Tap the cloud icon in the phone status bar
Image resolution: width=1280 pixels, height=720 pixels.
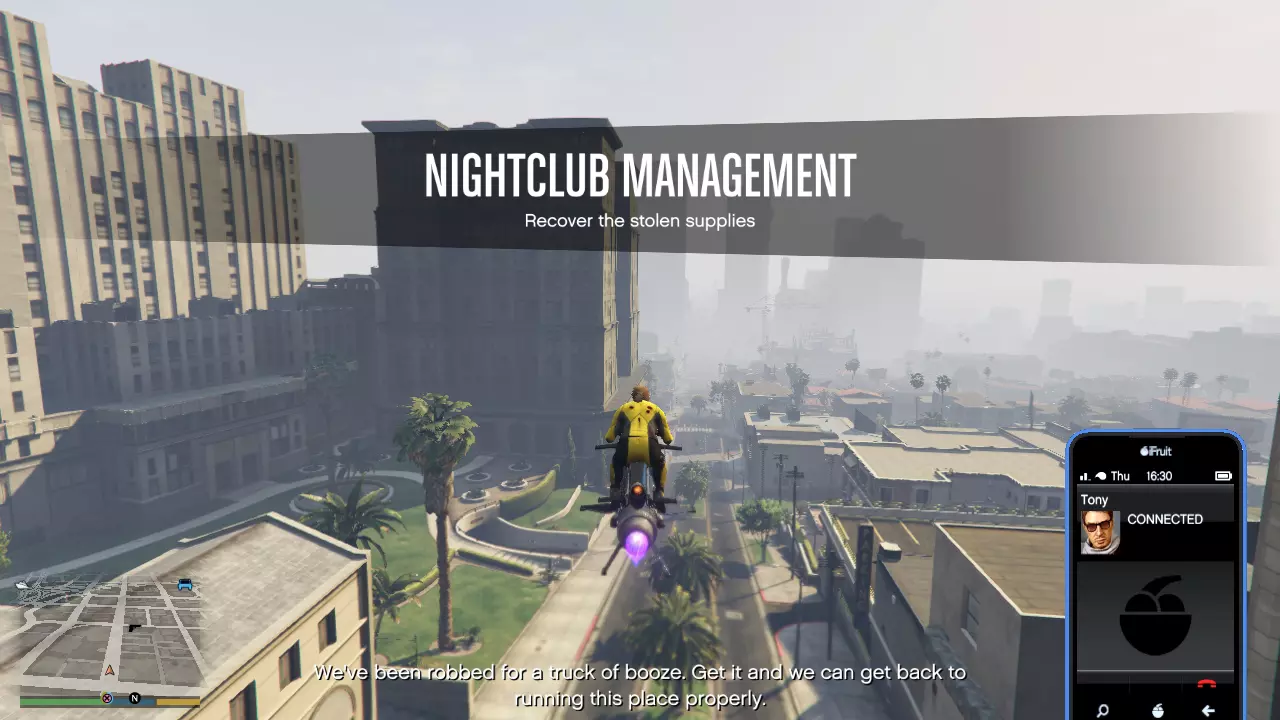1099,474
